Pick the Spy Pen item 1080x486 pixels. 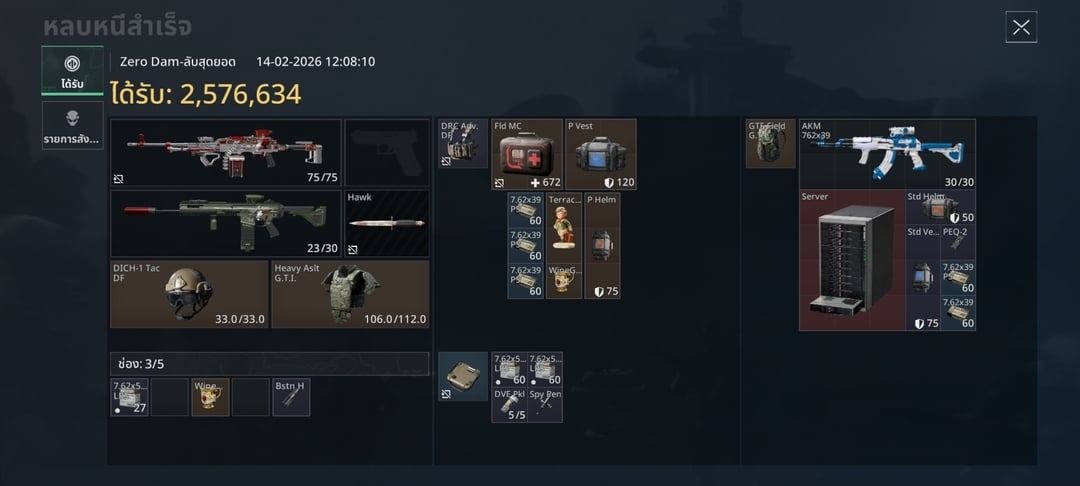pyautogui.click(x=545, y=405)
